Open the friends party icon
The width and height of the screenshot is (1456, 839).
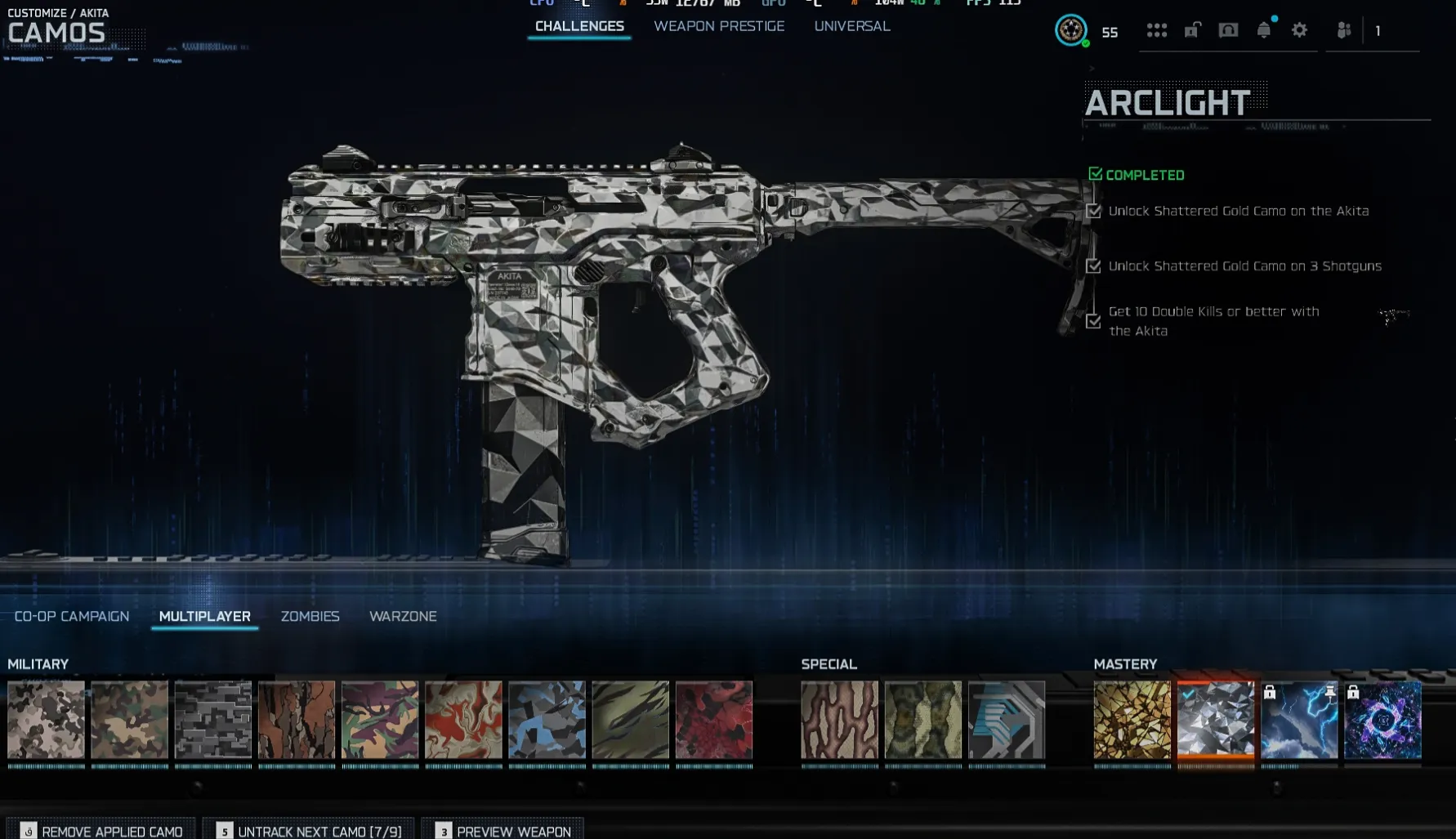[1345, 31]
